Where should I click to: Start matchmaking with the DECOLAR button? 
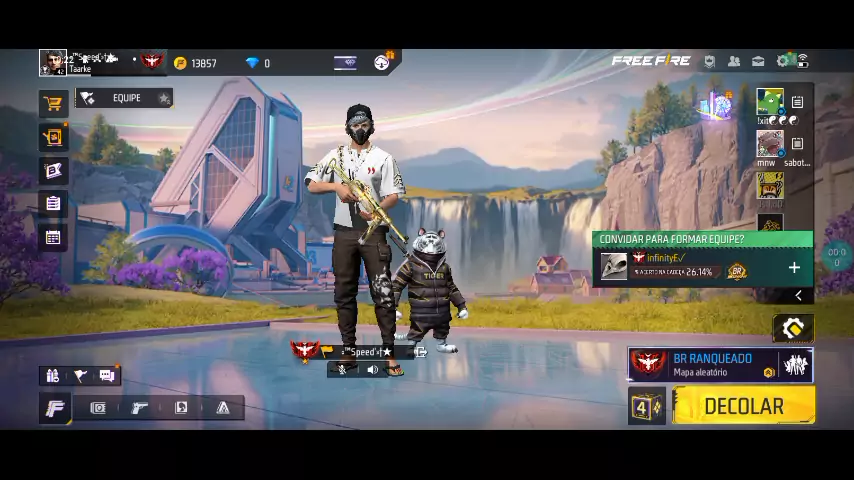(x=743, y=406)
